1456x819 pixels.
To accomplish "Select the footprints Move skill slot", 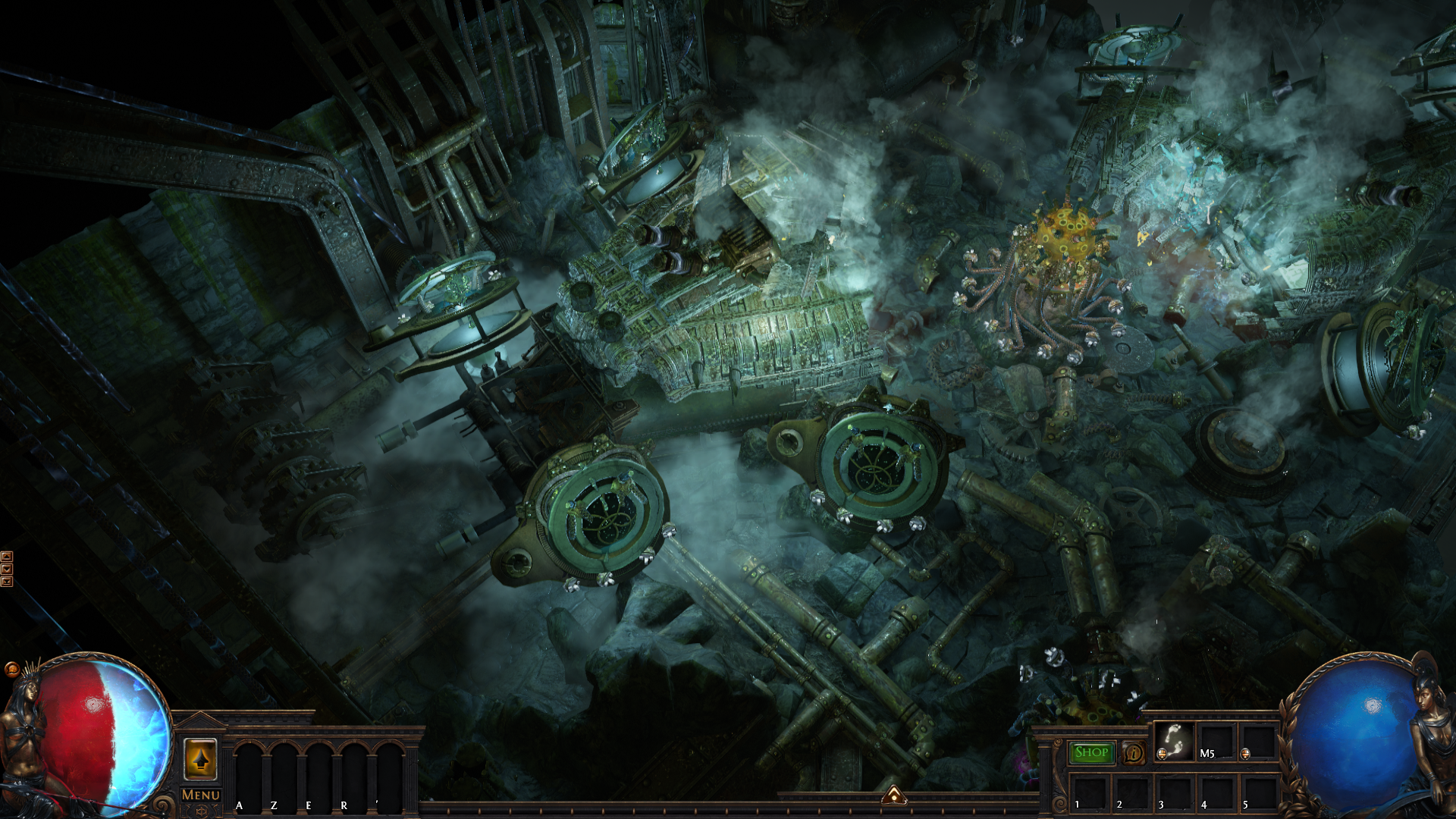I will (x=1173, y=741).
